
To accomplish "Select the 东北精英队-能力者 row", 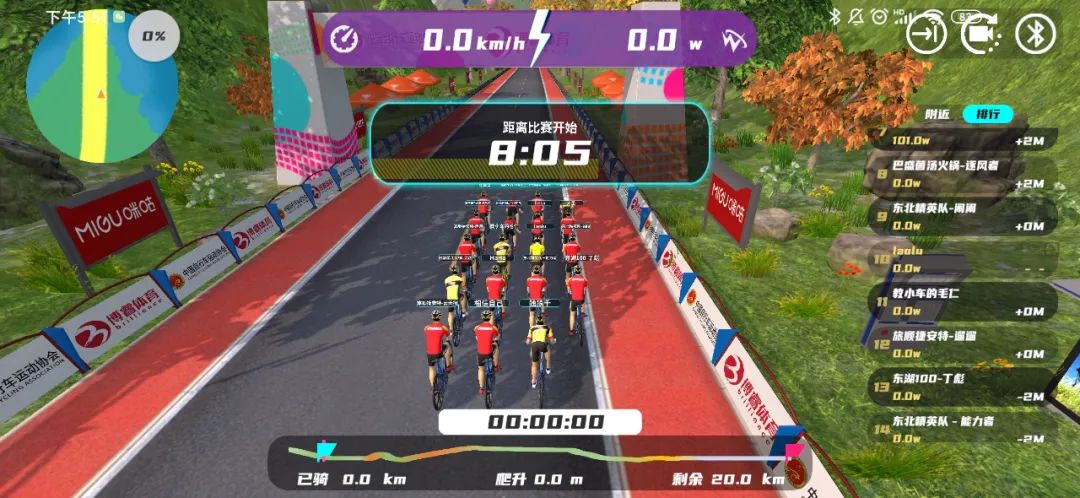I will [960, 429].
